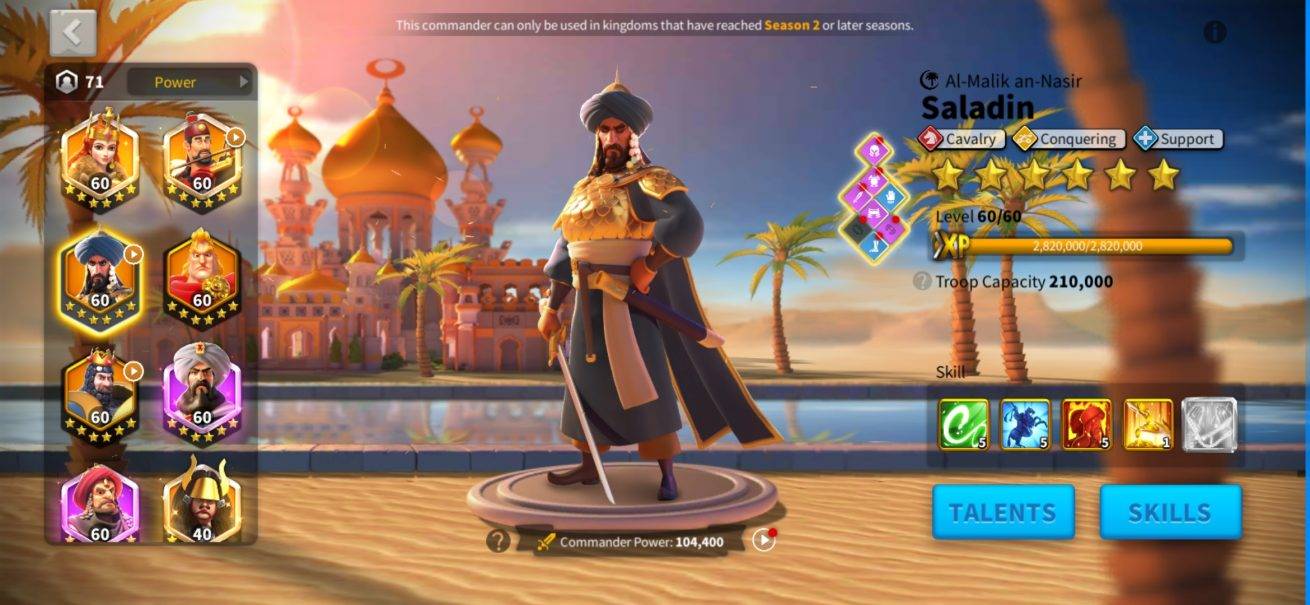Image resolution: width=1310 pixels, height=605 pixels.
Task: View the green swirl skill icon
Action: tap(964, 424)
